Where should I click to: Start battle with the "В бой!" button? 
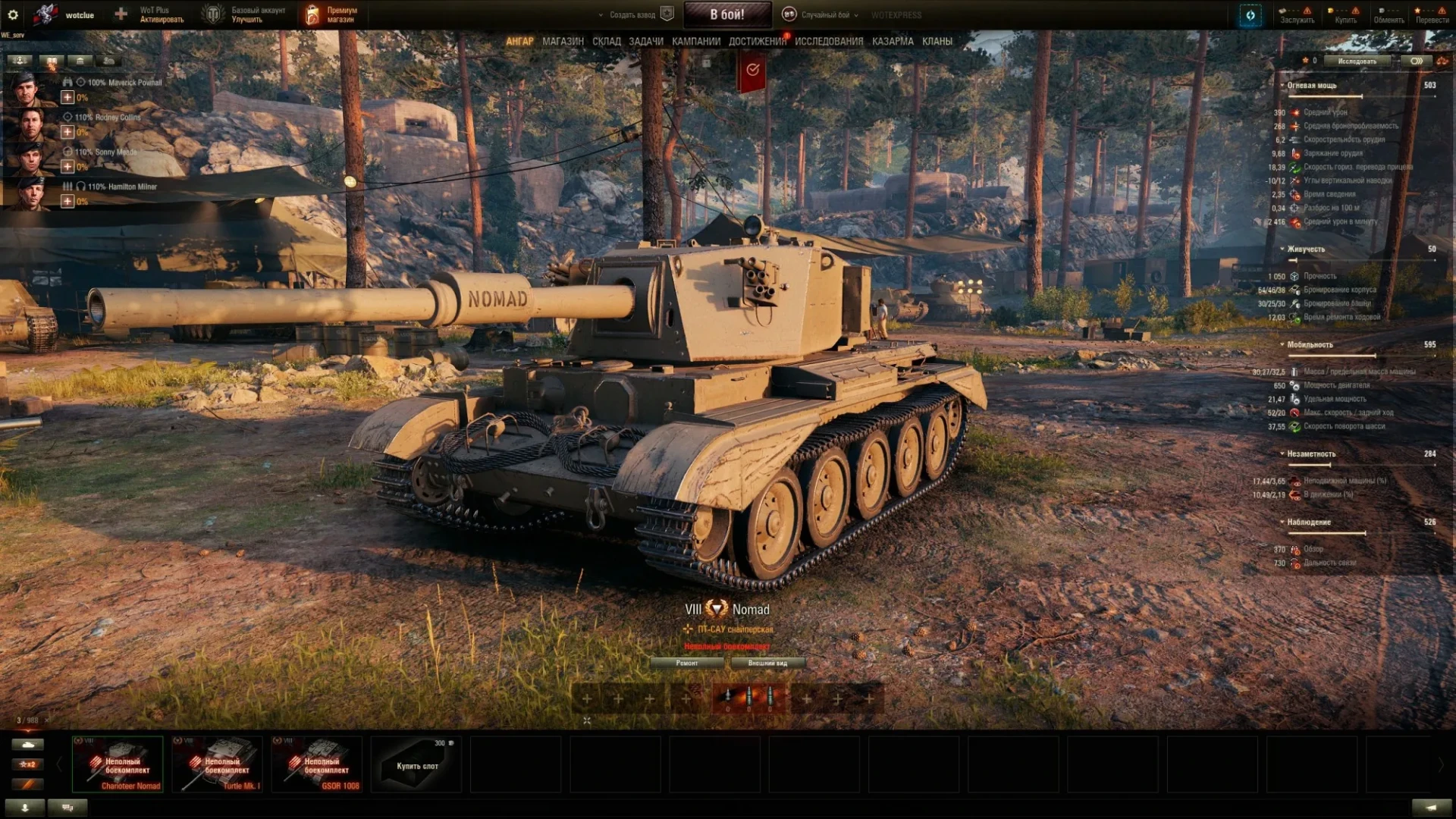tap(726, 14)
